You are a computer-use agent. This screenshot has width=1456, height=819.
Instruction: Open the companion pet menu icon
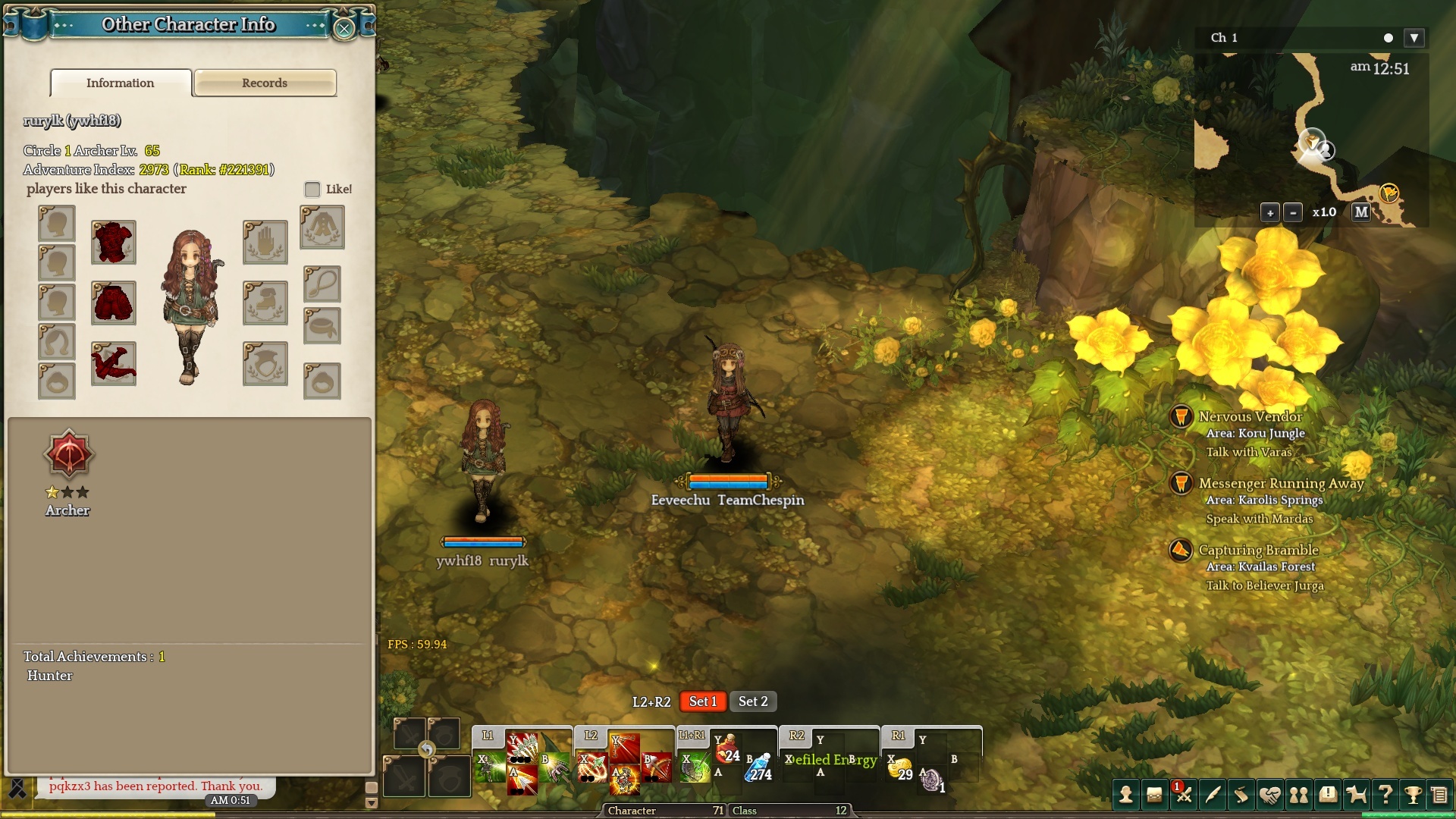pyautogui.click(x=1356, y=795)
